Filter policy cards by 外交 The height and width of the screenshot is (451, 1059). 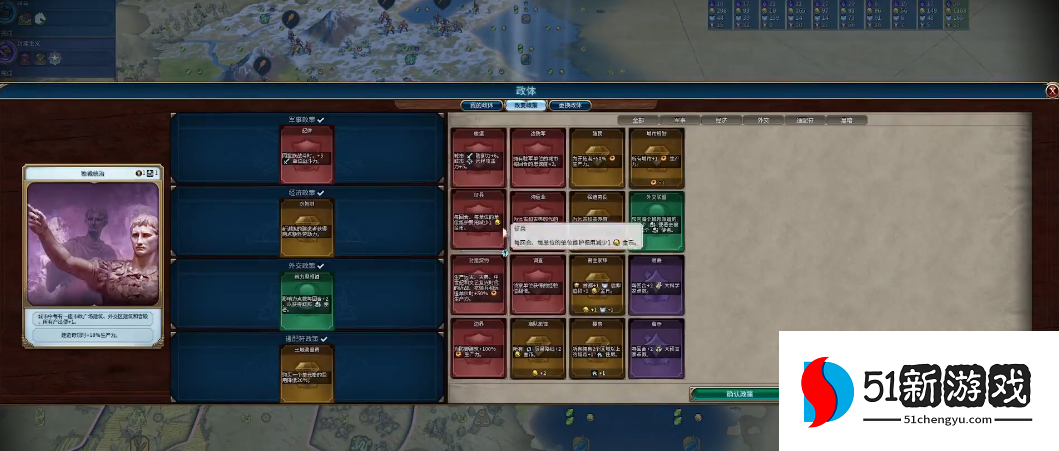(763, 120)
